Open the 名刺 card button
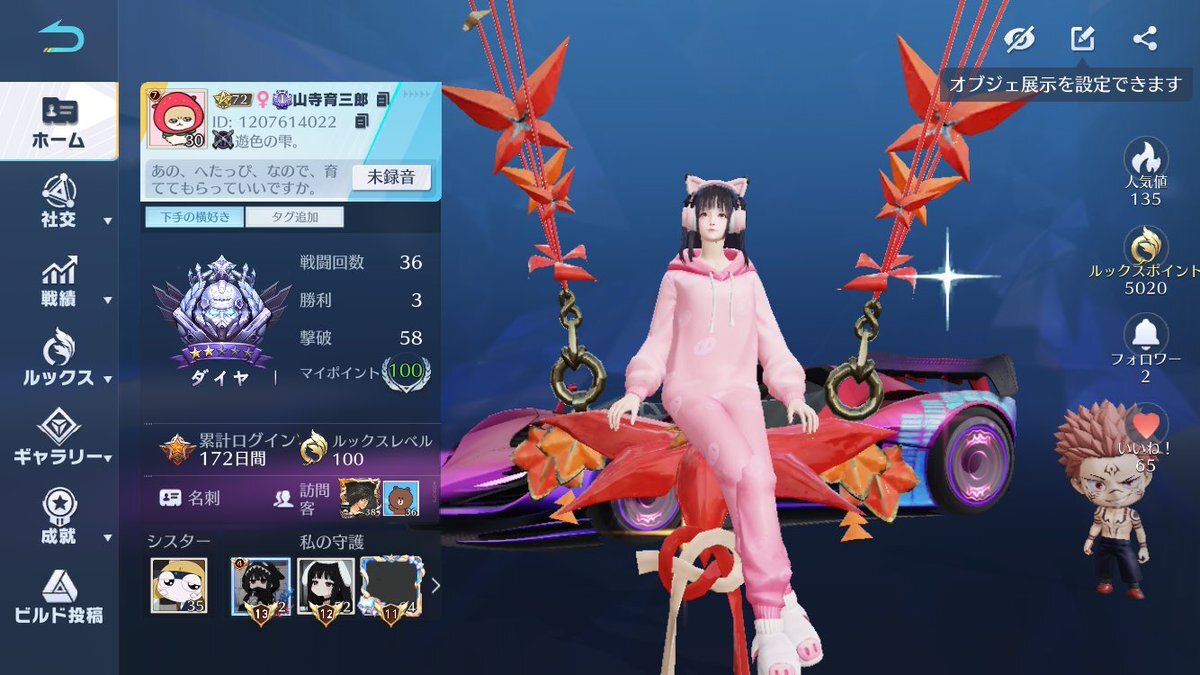 click(188, 497)
